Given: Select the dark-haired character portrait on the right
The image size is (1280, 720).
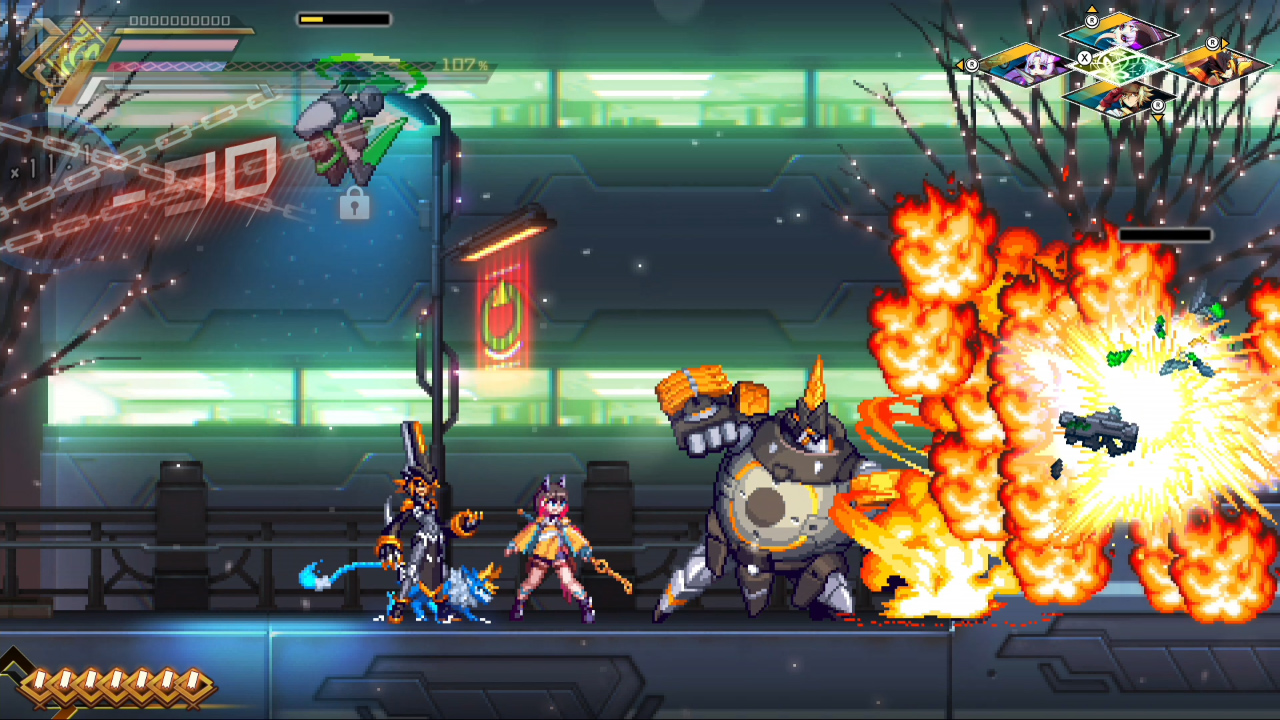Looking at the screenshot, I should (x=1223, y=67).
